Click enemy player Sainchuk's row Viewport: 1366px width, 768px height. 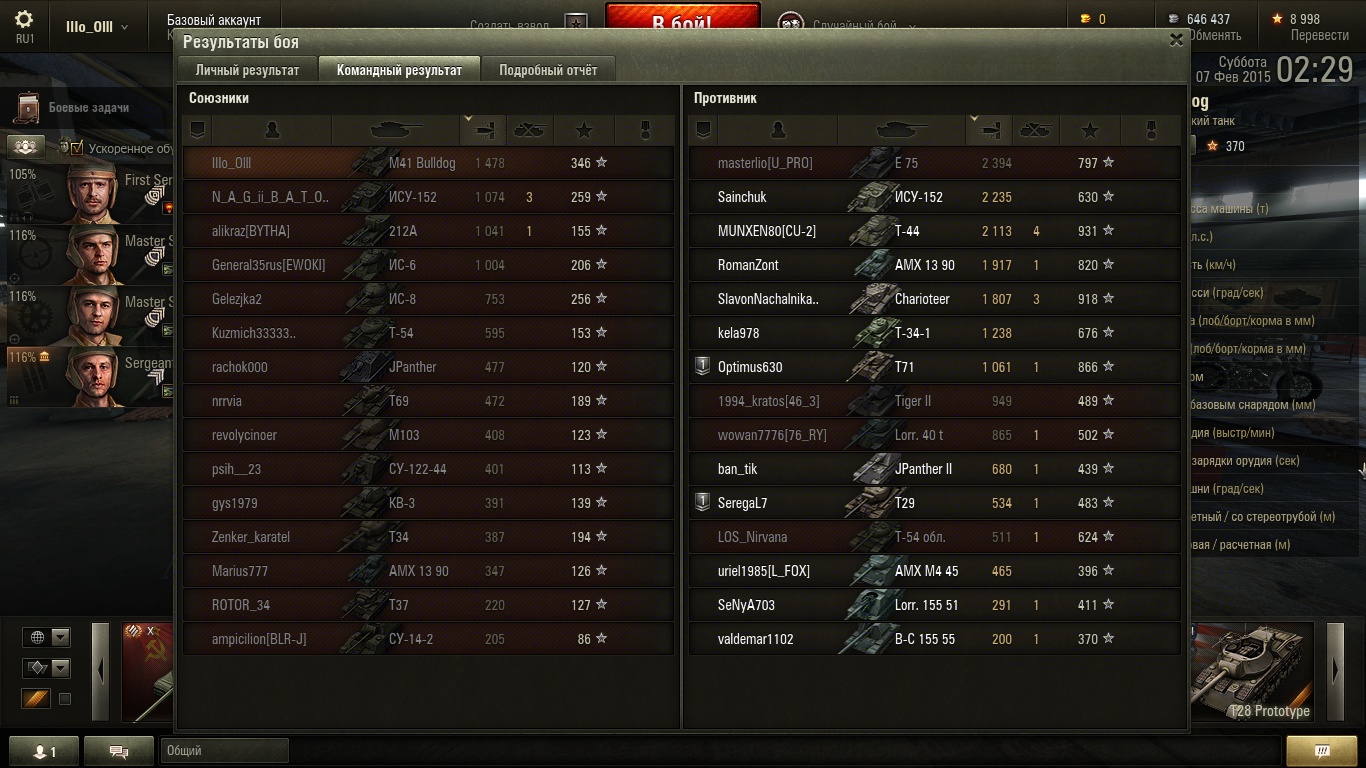pos(934,197)
